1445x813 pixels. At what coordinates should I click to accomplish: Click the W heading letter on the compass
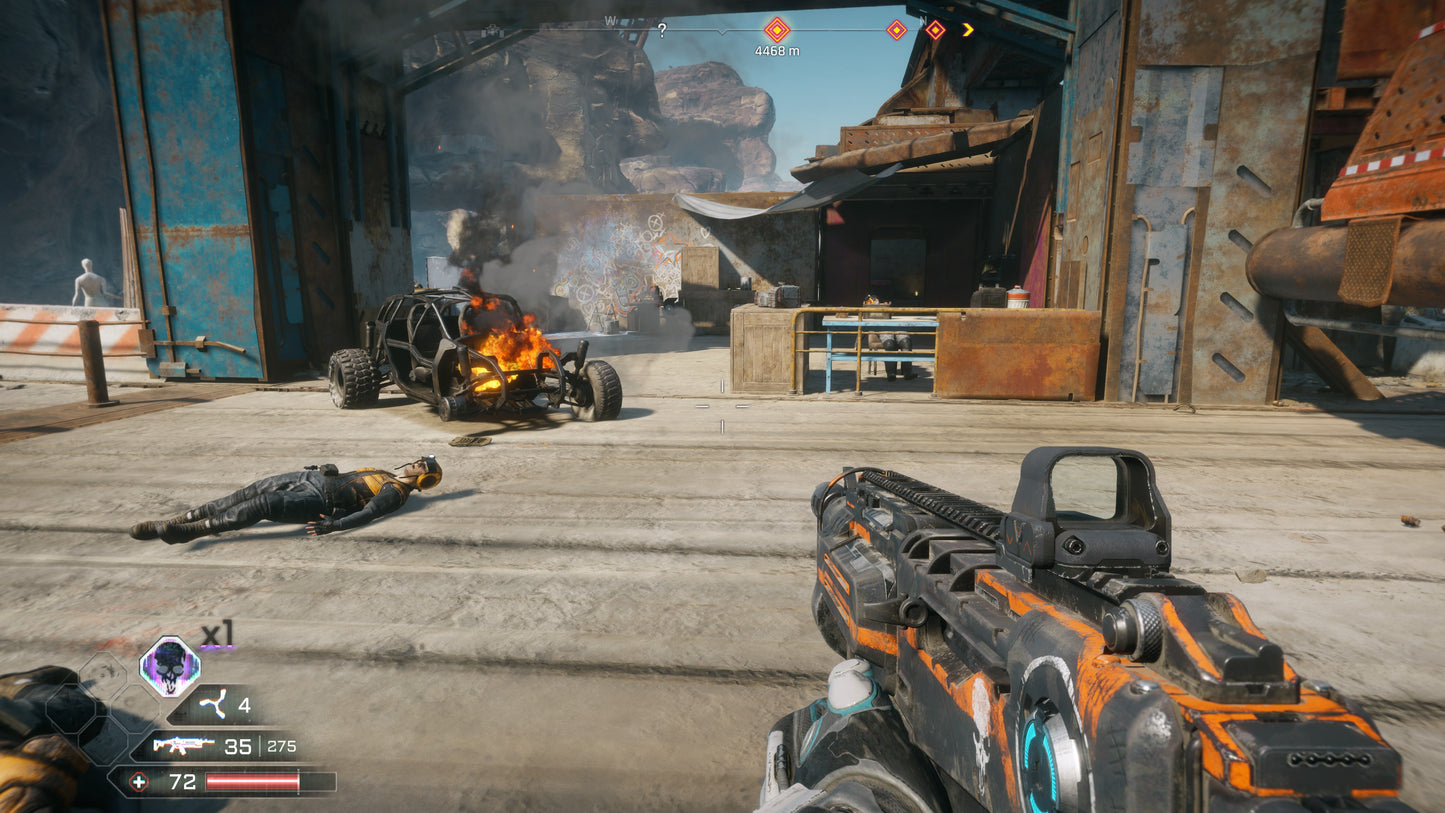610,18
